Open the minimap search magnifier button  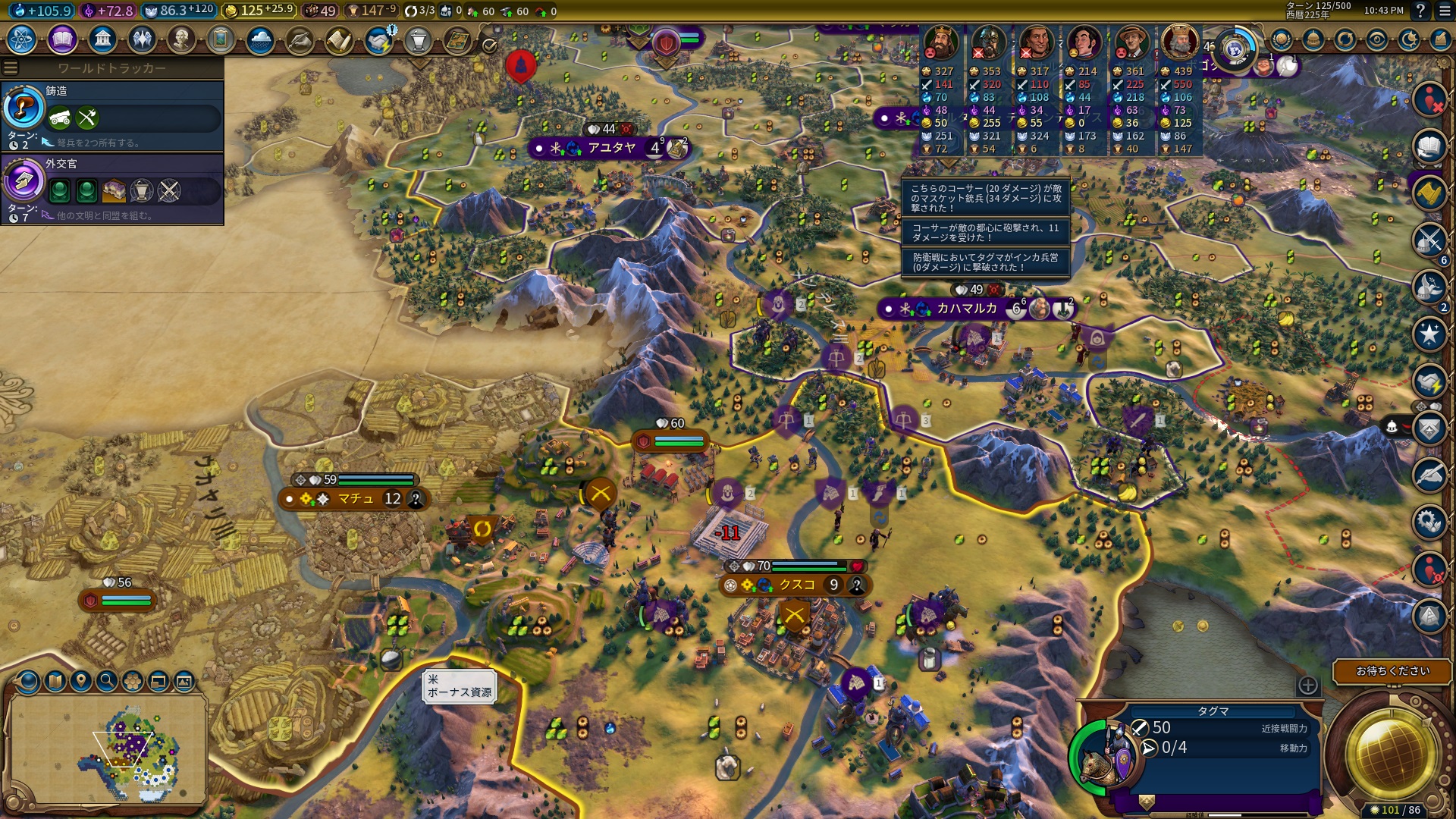pyautogui.click(x=107, y=681)
